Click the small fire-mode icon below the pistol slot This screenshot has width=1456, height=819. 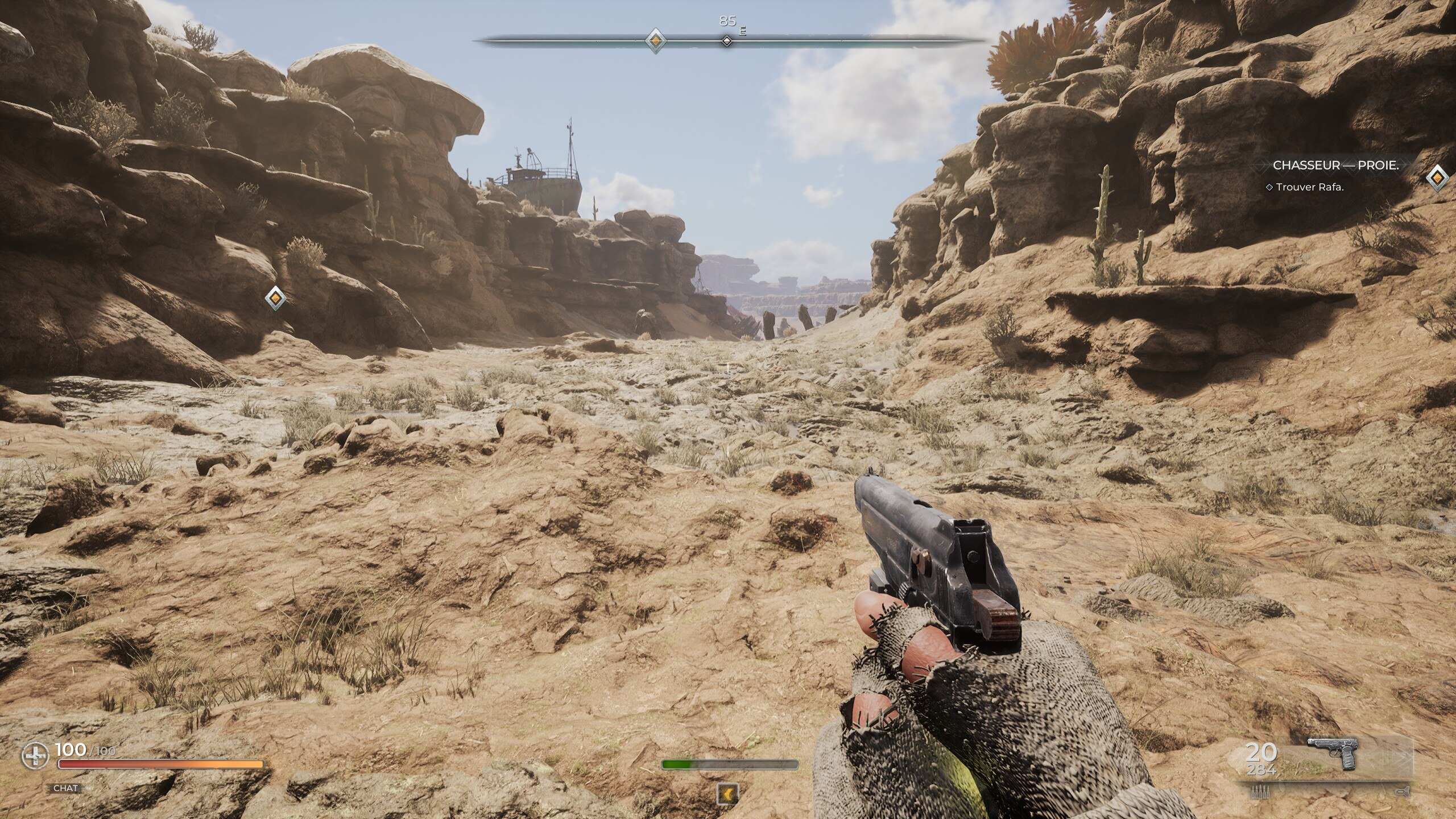[1401, 791]
